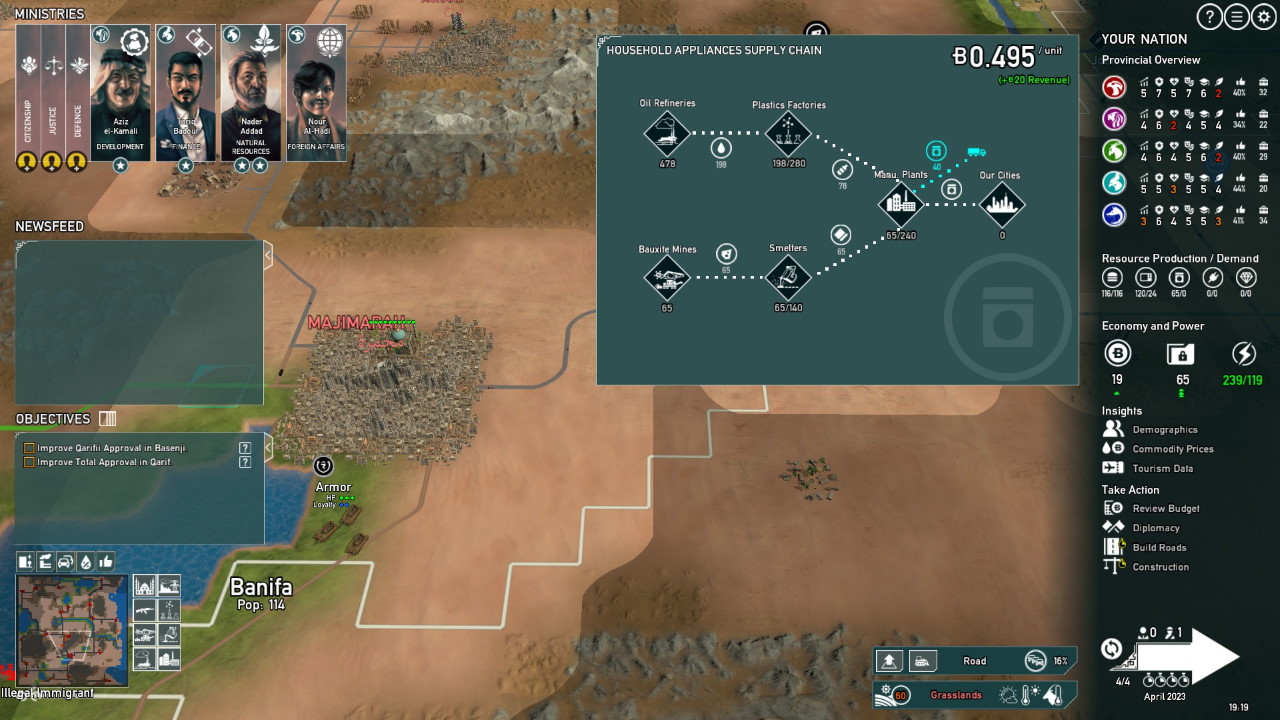Open the Diplomacy screen

(1155, 528)
